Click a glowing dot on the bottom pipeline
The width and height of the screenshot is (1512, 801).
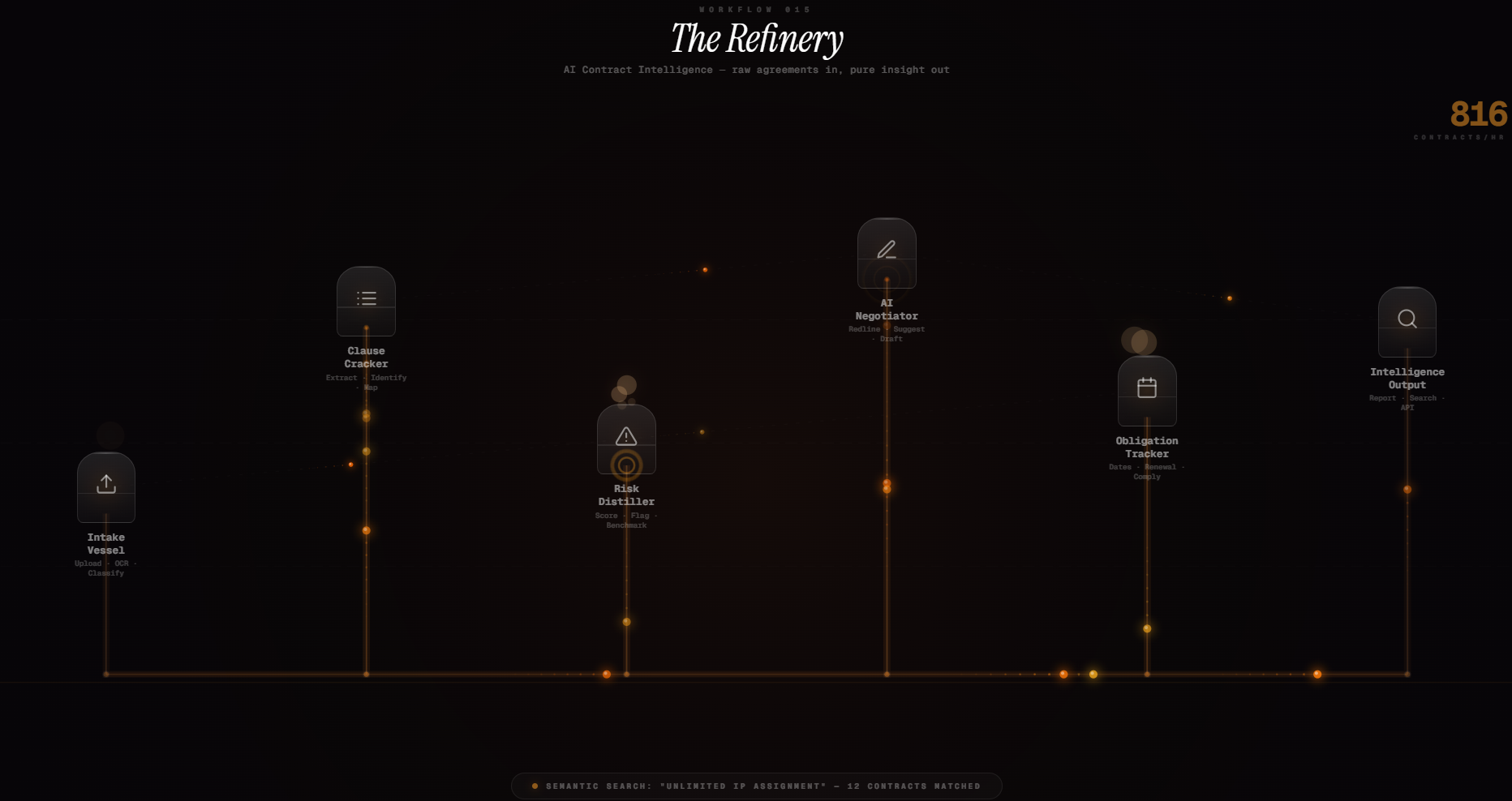[608, 674]
